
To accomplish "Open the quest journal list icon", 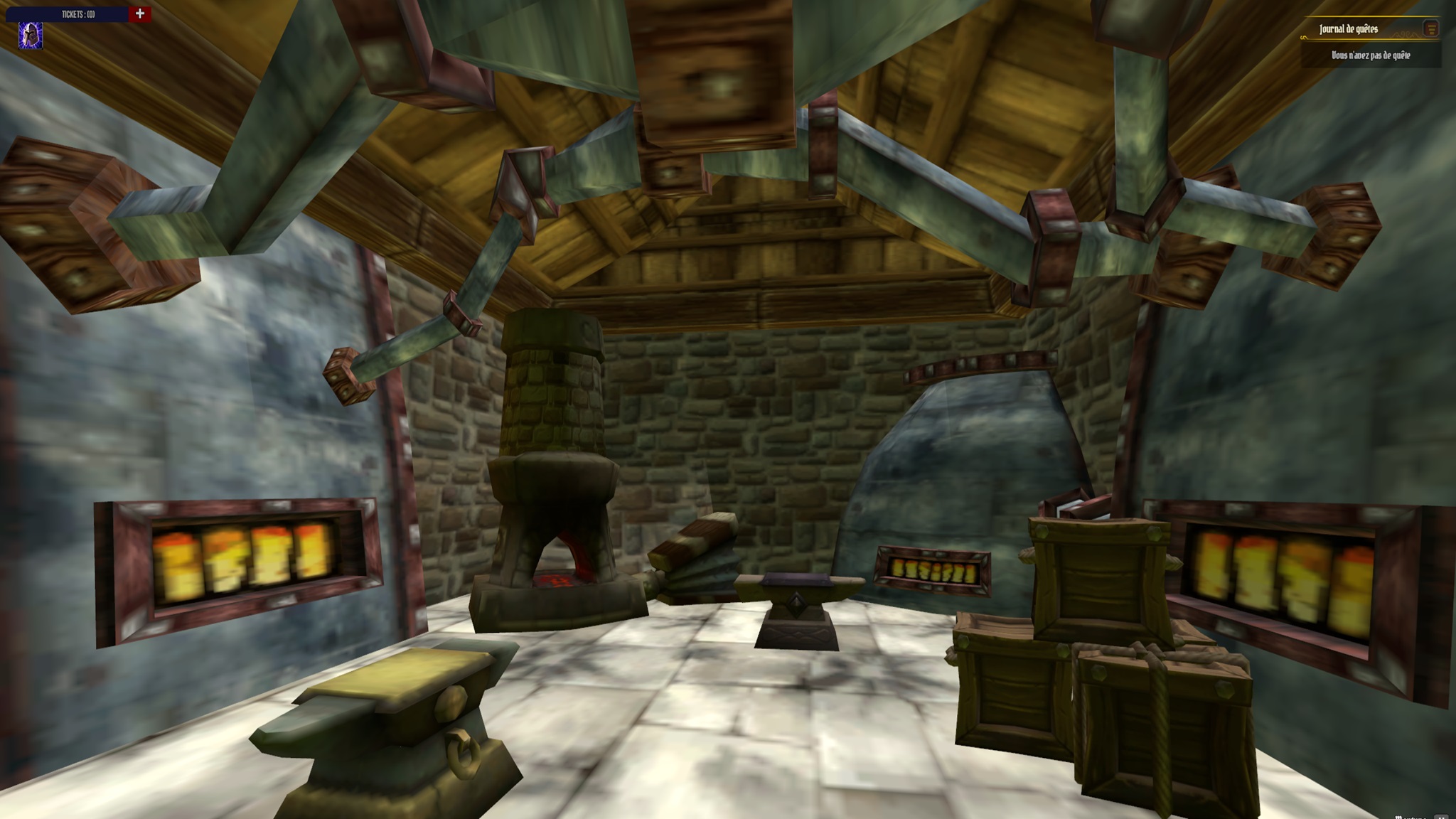I will (1431, 28).
